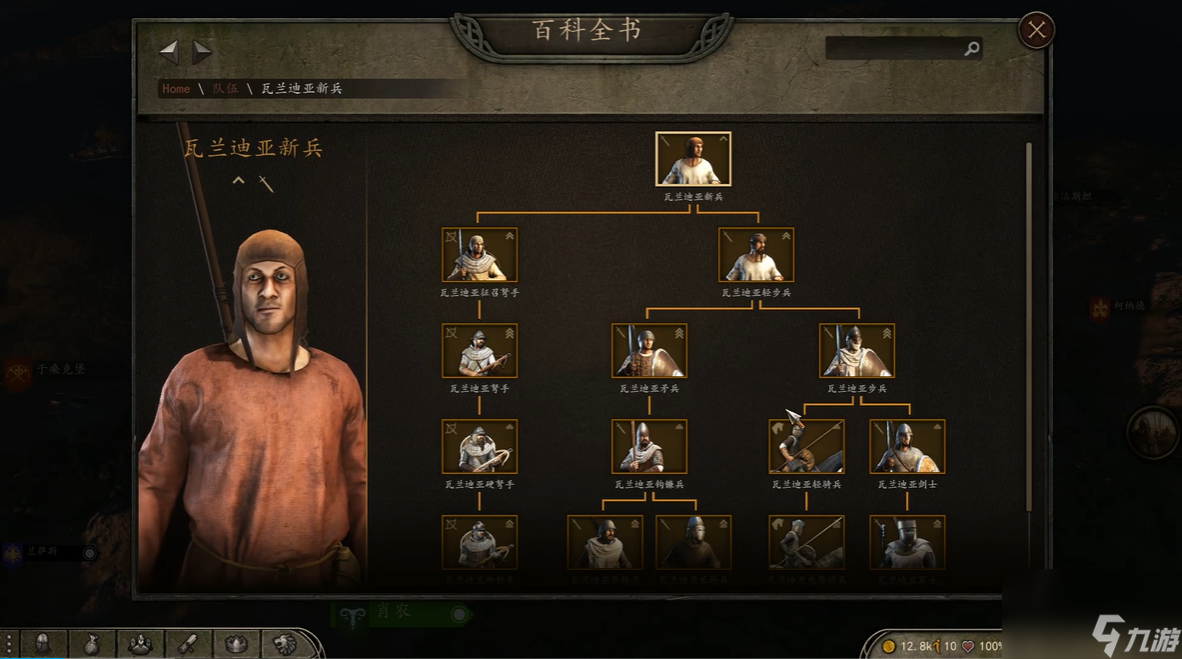View the 瓦兰迪亚钩镰兵 troop entry

(649, 446)
